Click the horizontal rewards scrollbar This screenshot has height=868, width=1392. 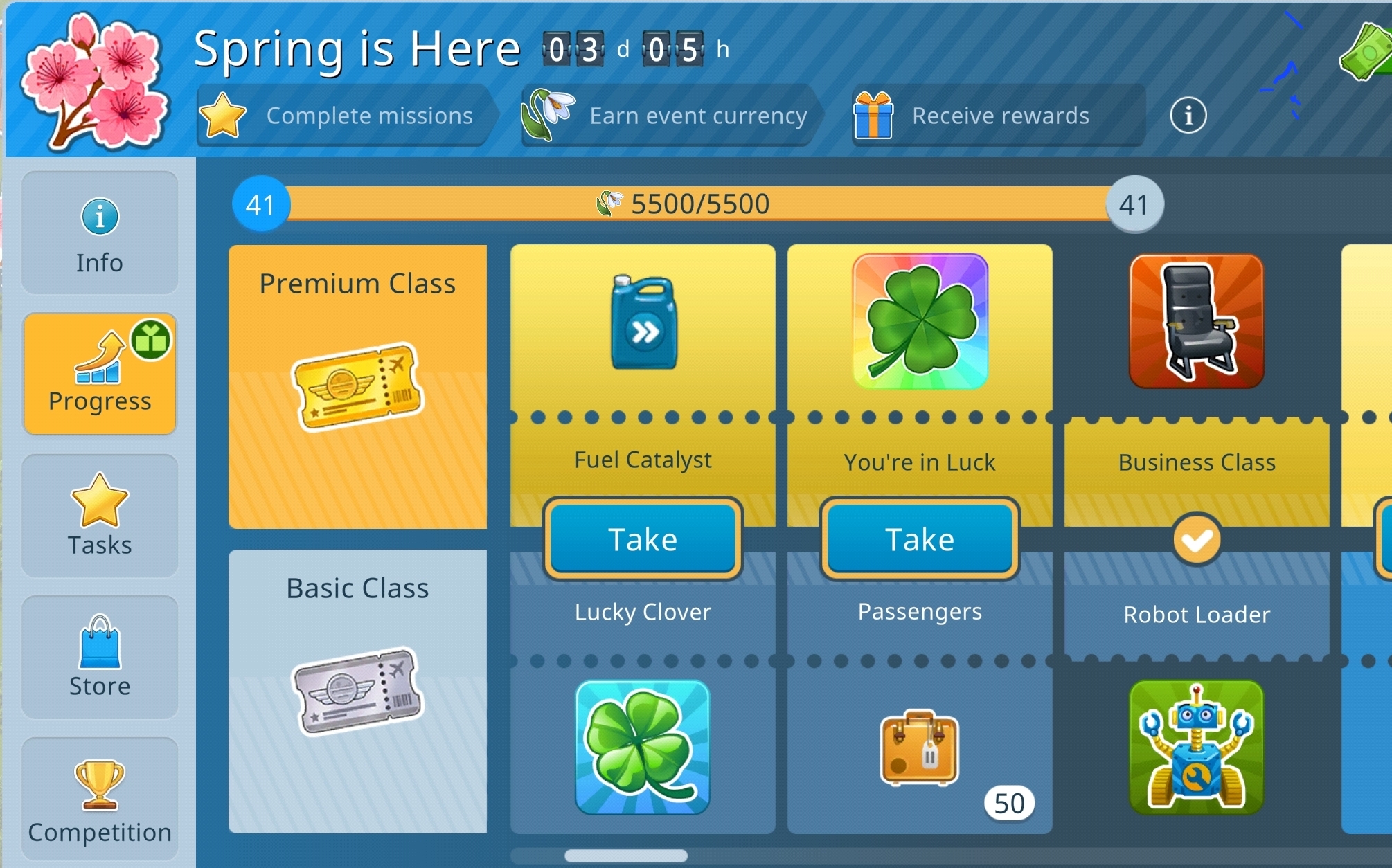tap(626, 856)
